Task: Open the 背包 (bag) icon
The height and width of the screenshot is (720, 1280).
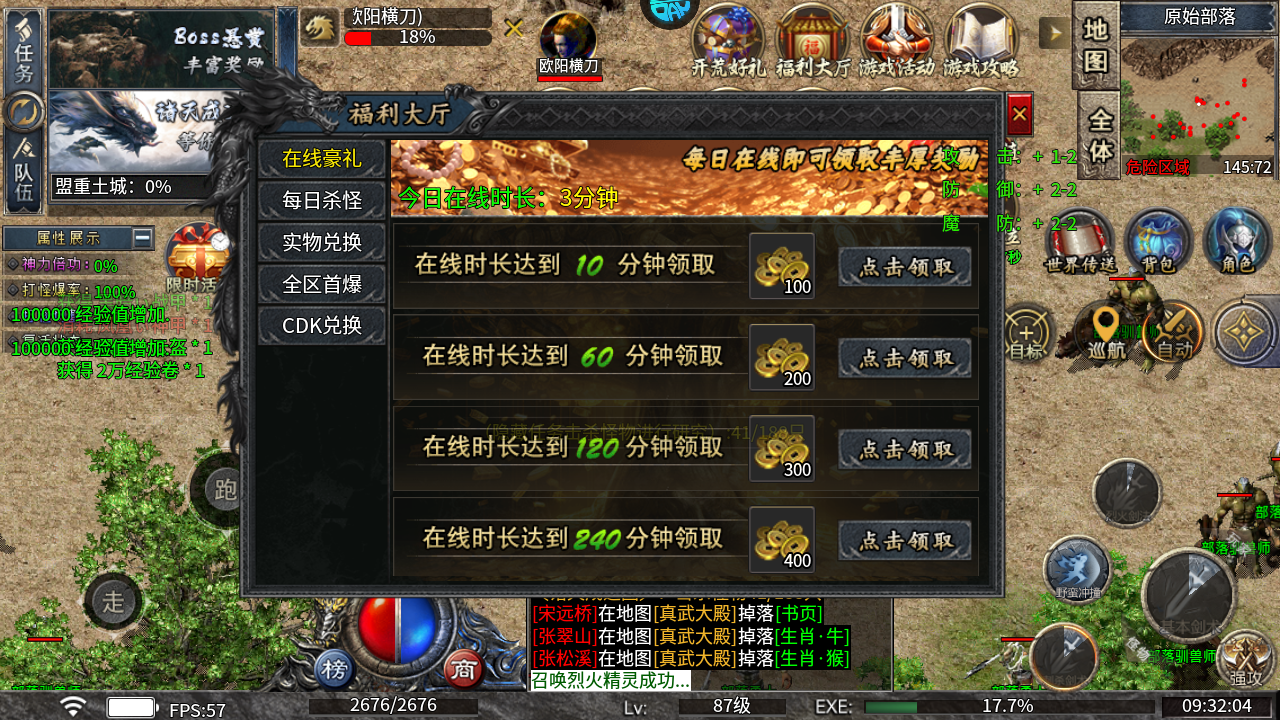Action: [1159, 240]
